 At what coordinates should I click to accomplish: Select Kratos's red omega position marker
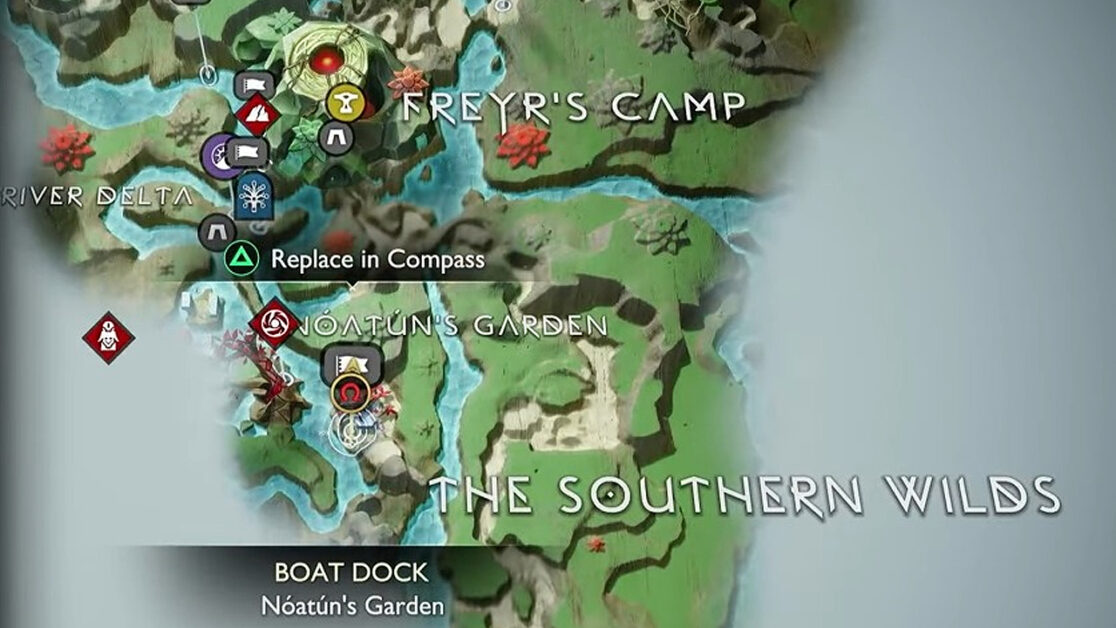coord(349,394)
